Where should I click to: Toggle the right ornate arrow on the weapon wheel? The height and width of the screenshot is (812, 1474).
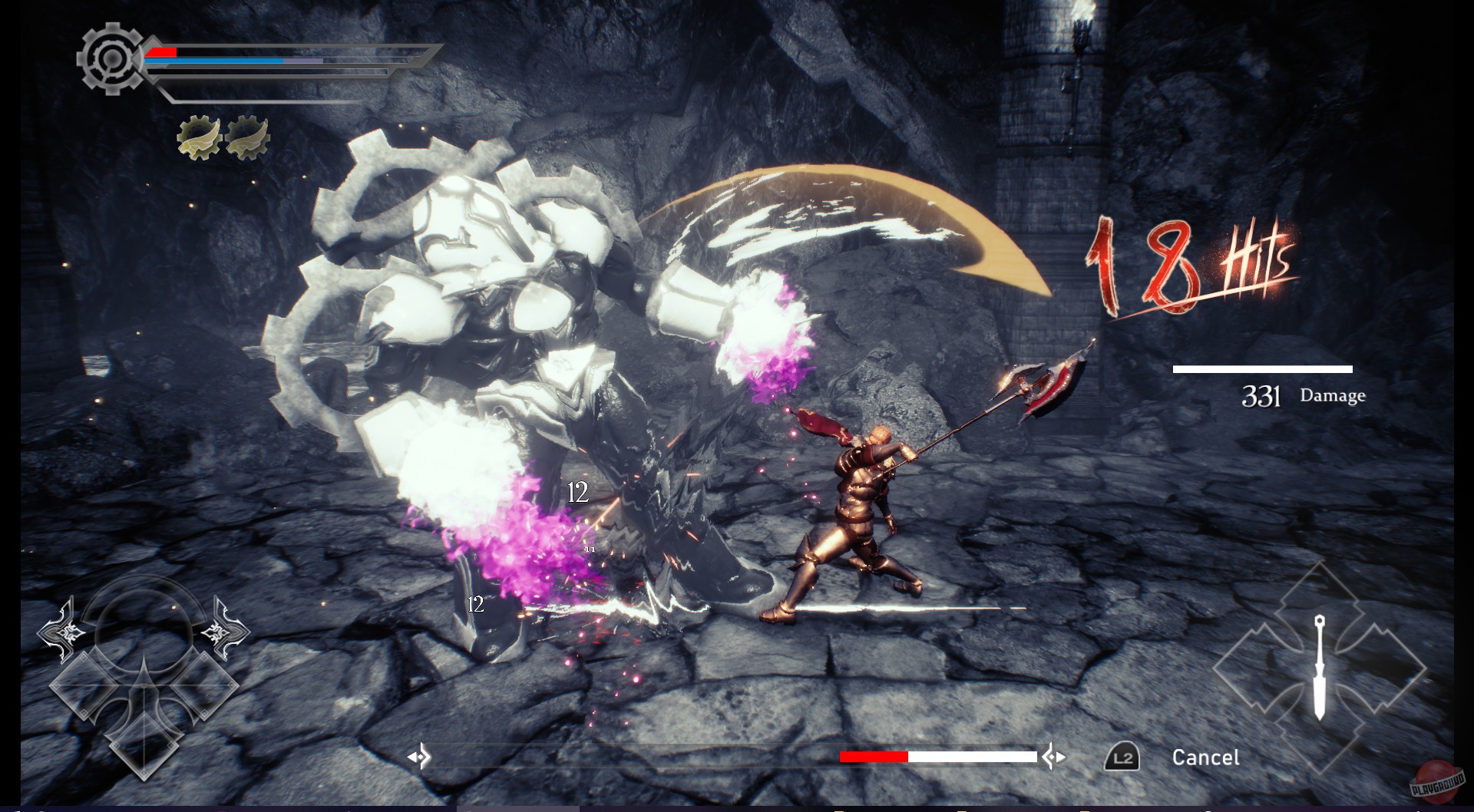pos(223,631)
